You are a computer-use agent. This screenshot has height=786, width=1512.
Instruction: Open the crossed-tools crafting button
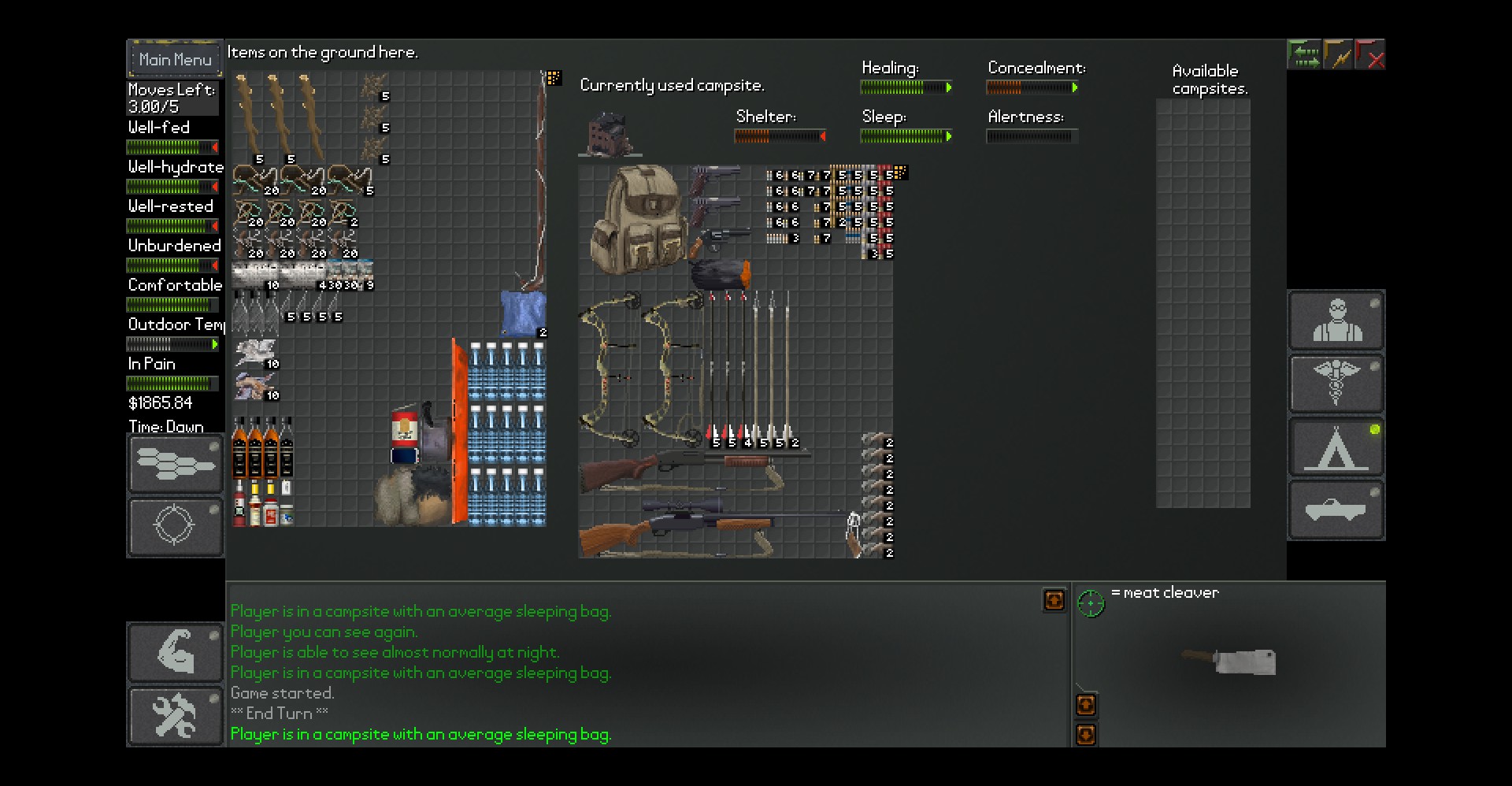[x=175, y=715]
